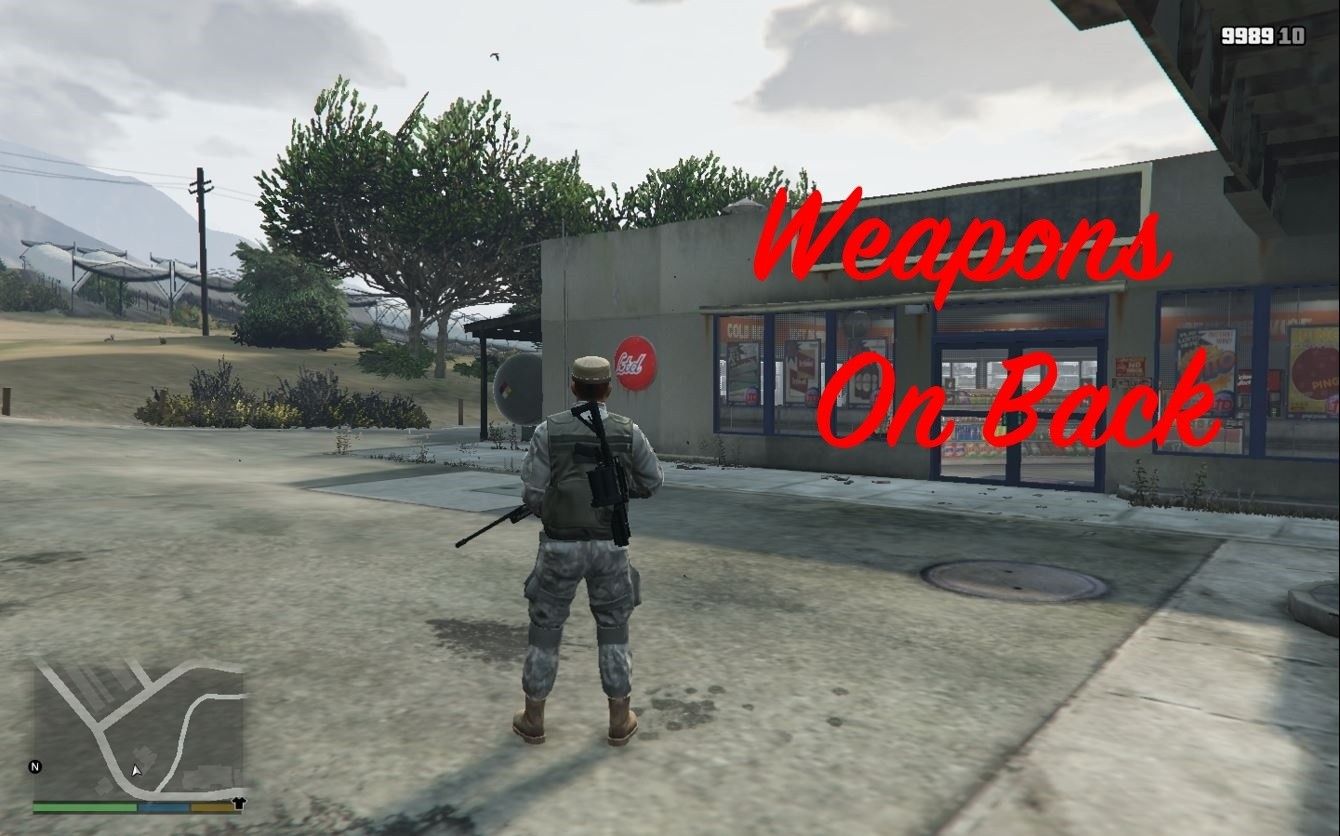Click the minimap in the corner
The image size is (1340, 836).
pos(138,728)
